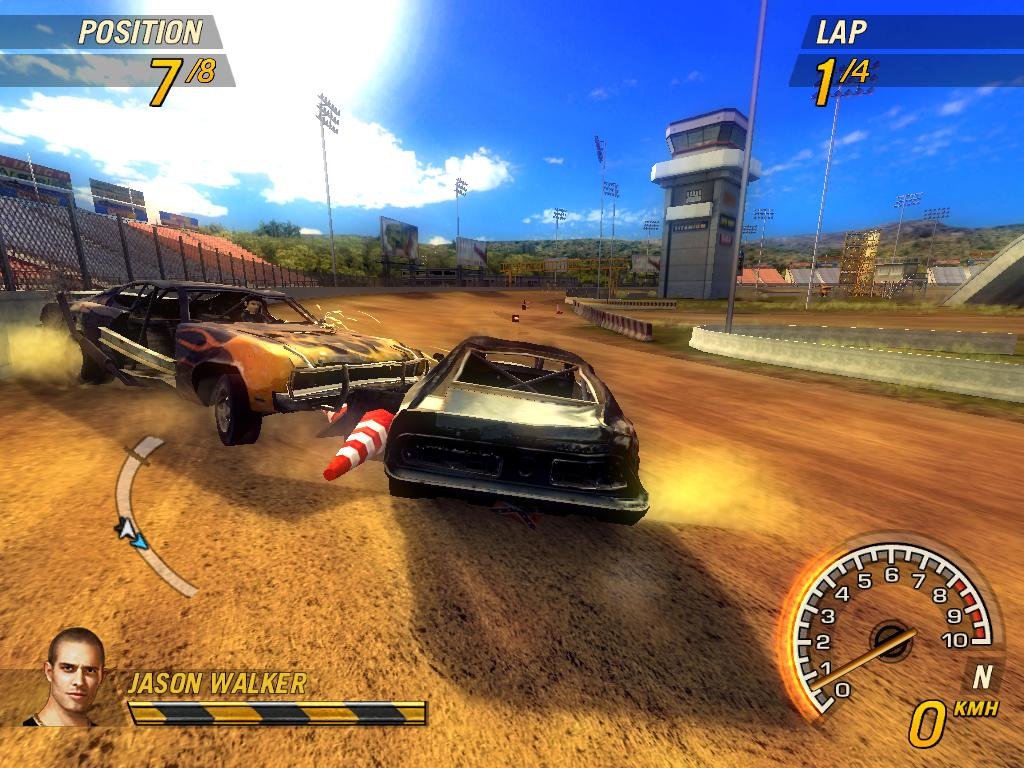Select the Jason Walker driver portrait
This screenshot has height=768, width=1024.
[x=73, y=676]
